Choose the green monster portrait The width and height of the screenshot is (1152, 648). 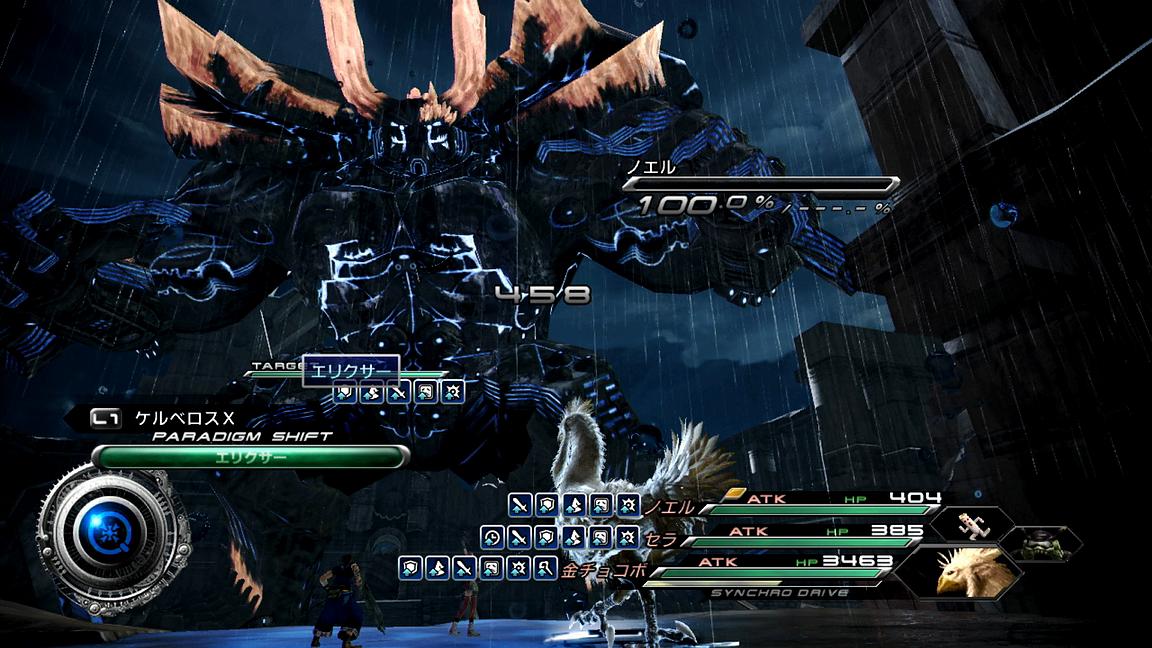[x=1040, y=544]
